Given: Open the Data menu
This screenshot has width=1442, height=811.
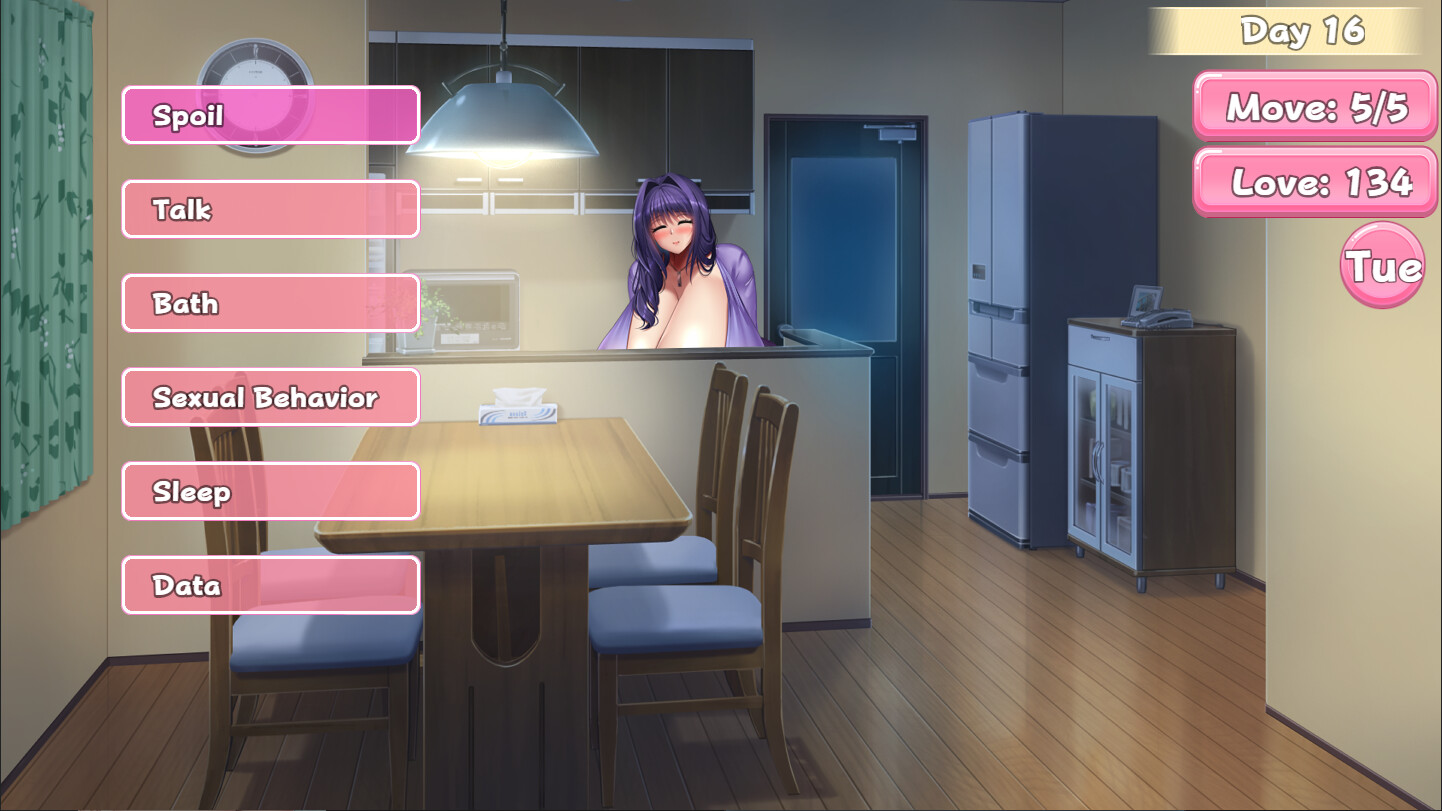Looking at the screenshot, I should 270,585.
